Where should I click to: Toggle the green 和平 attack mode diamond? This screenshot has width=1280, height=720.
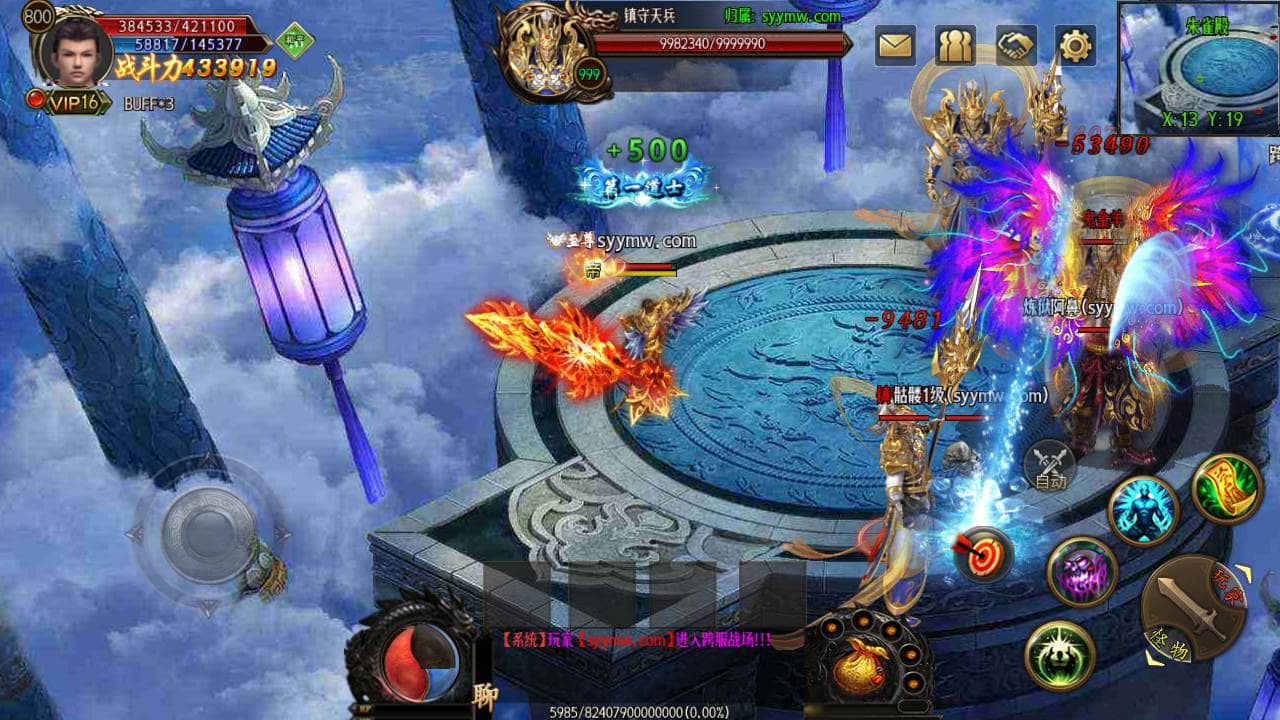pyautogui.click(x=295, y=41)
